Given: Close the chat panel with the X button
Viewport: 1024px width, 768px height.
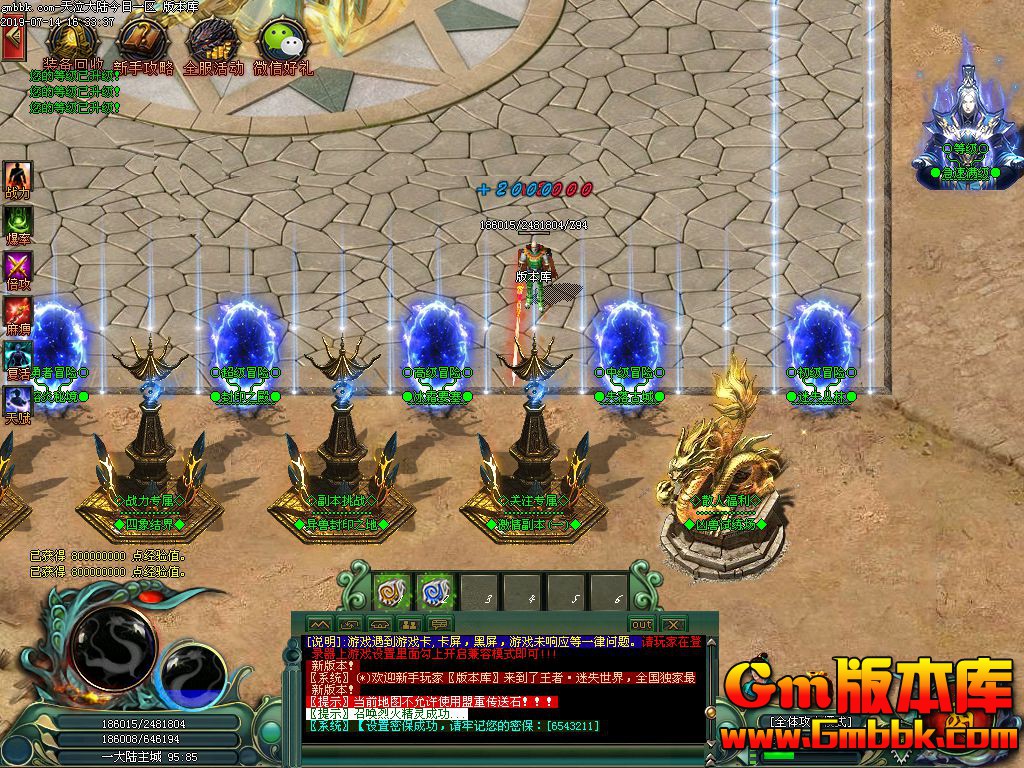Looking at the screenshot, I should 672,624.
